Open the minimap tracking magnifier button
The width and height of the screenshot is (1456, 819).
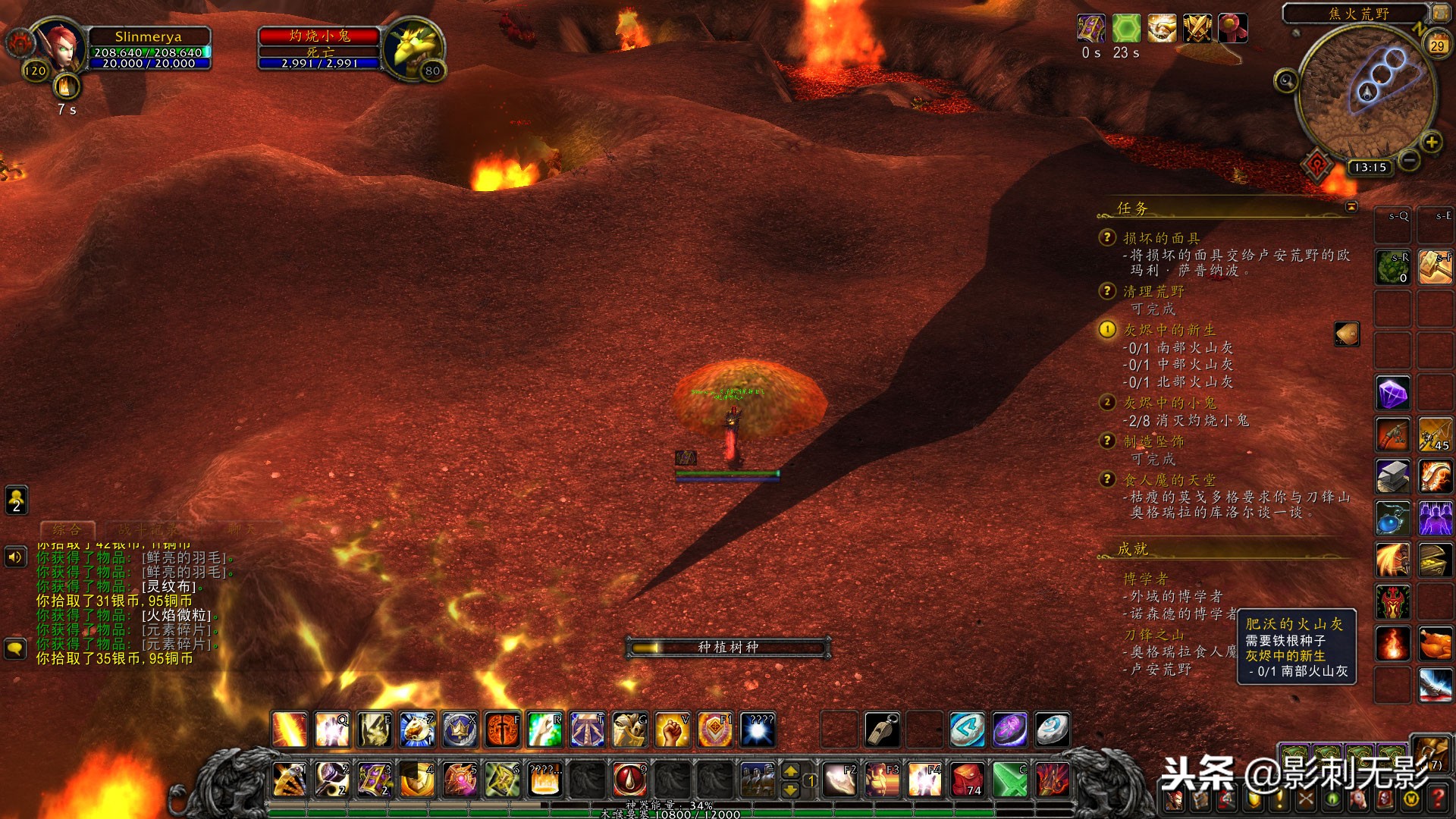tap(1286, 80)
